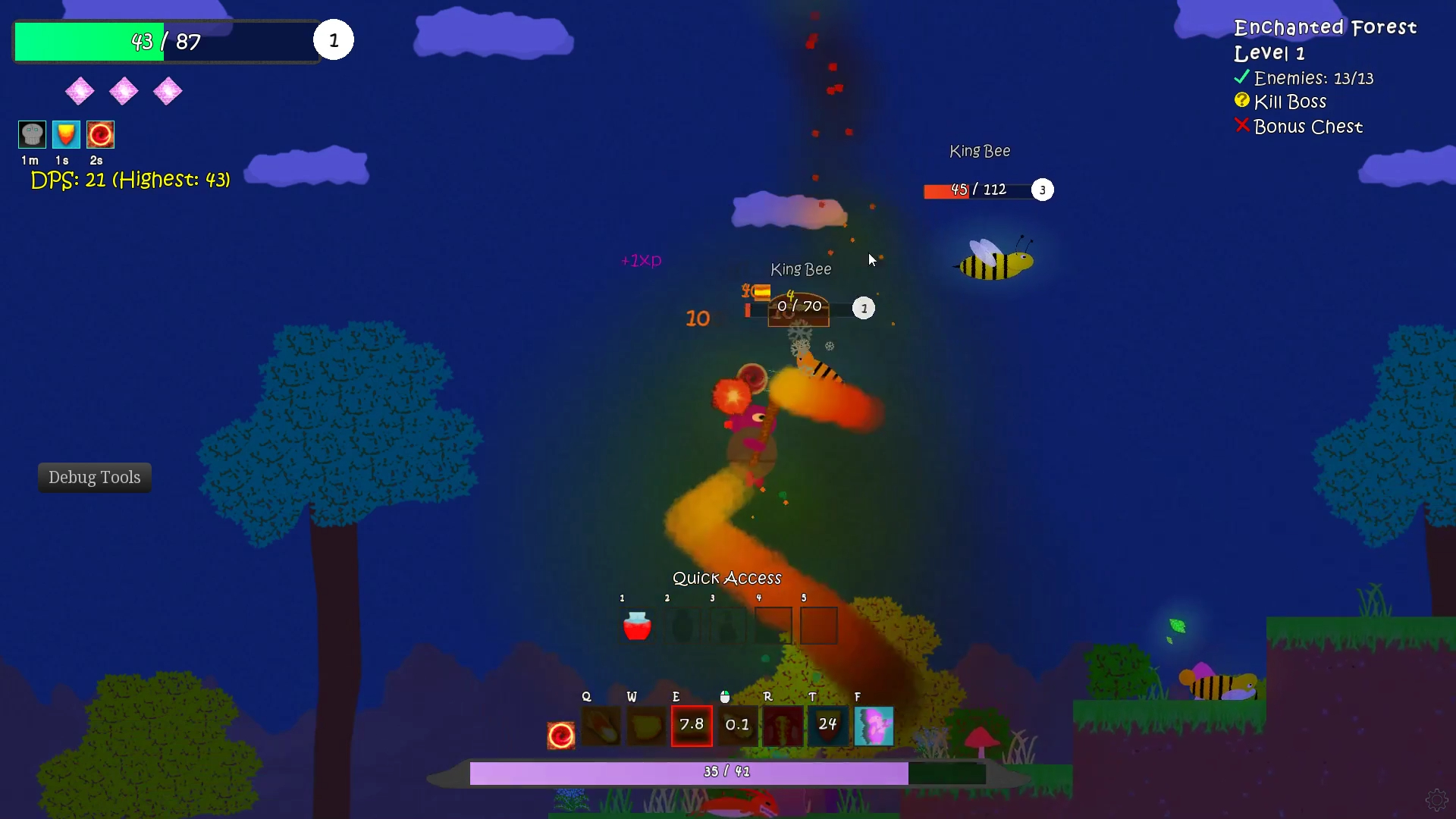Use the F pink creature ability
Screen dimensions: 1456x819
click(x=874, y=726)
